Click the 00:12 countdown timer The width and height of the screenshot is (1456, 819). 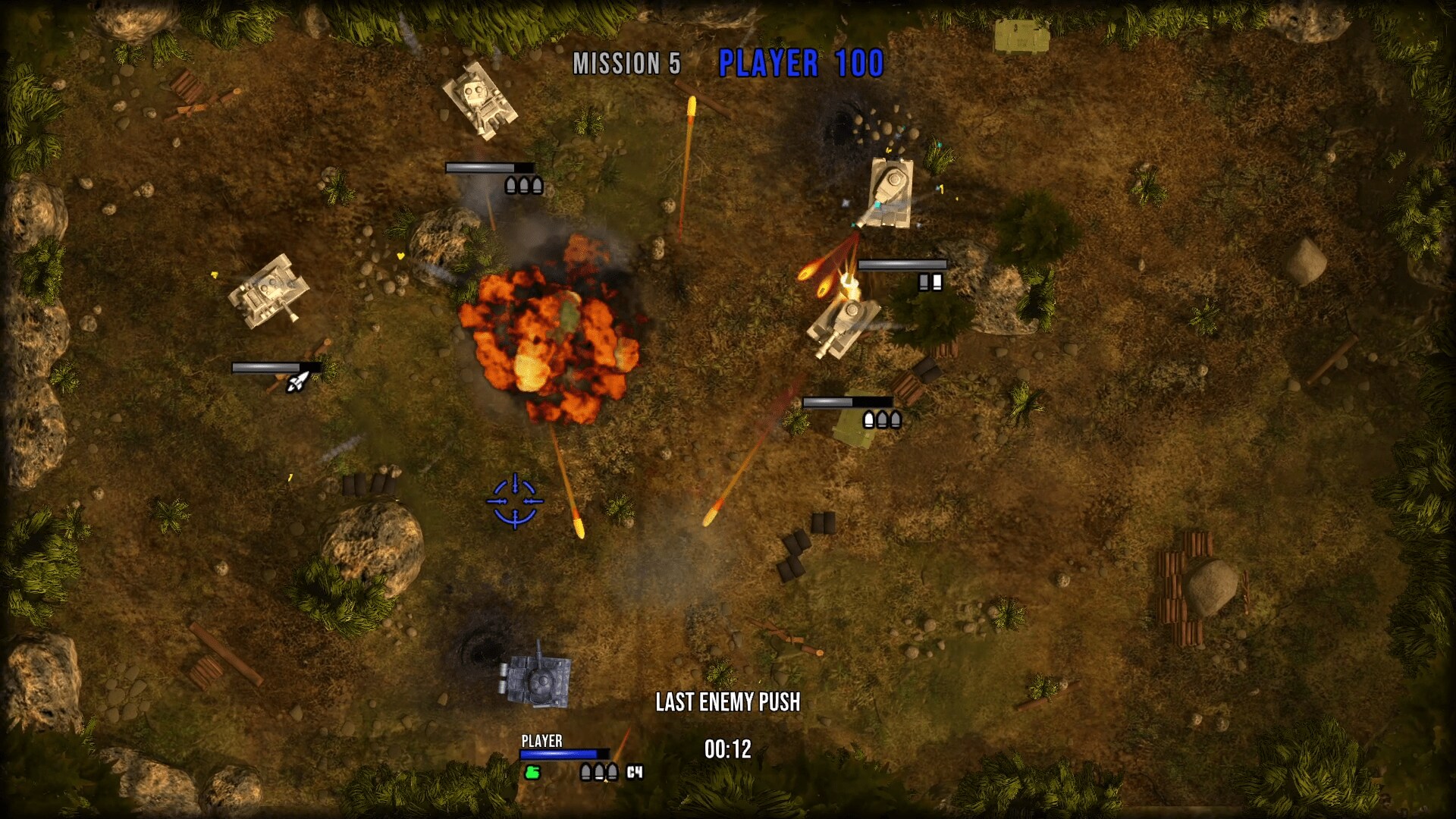click(x=727, y=748)
